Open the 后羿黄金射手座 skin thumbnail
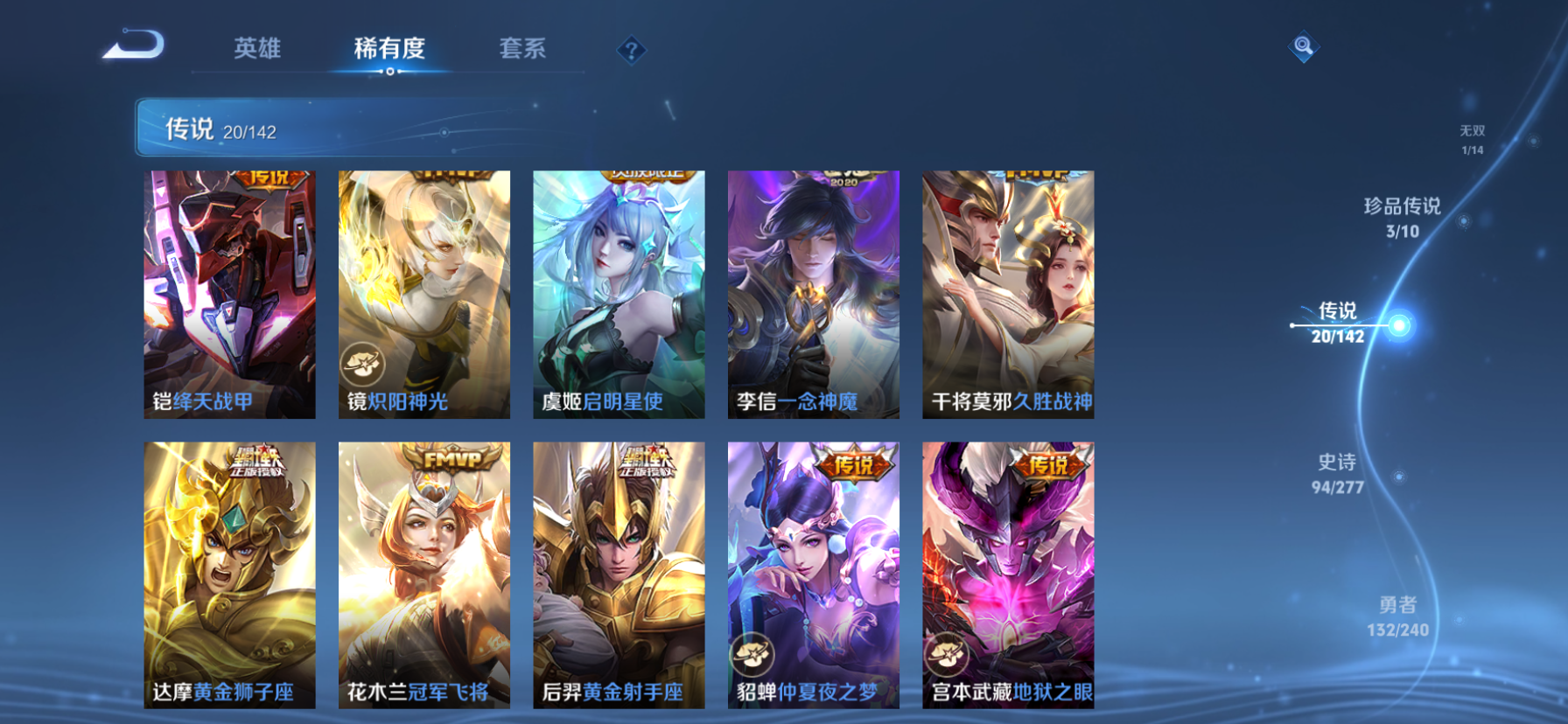The image size is (1568, 724). 618,577
